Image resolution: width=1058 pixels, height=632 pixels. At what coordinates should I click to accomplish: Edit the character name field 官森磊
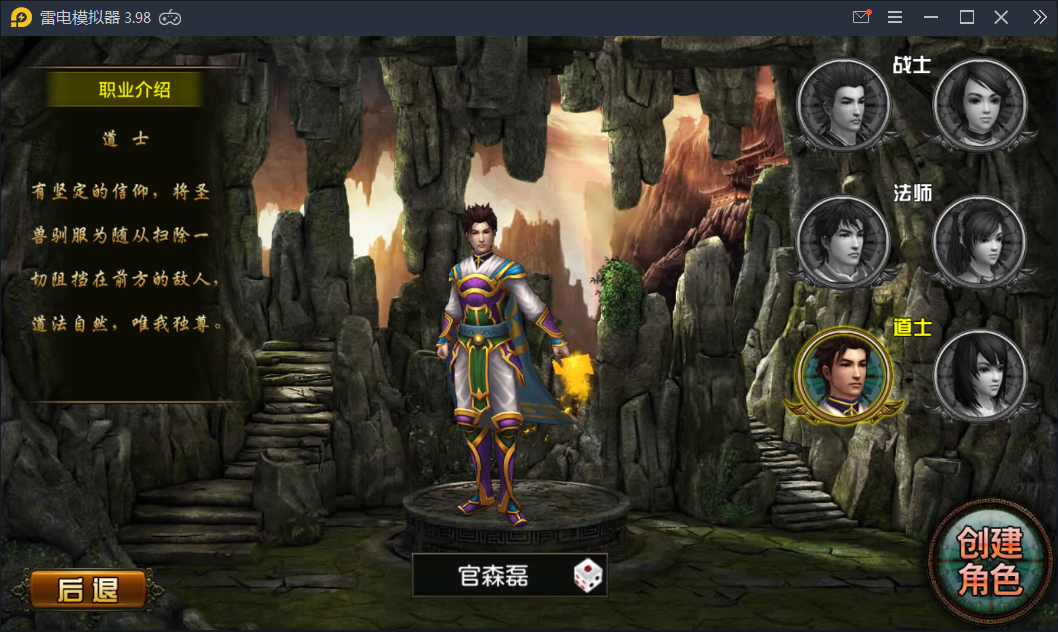click(493, 576)
